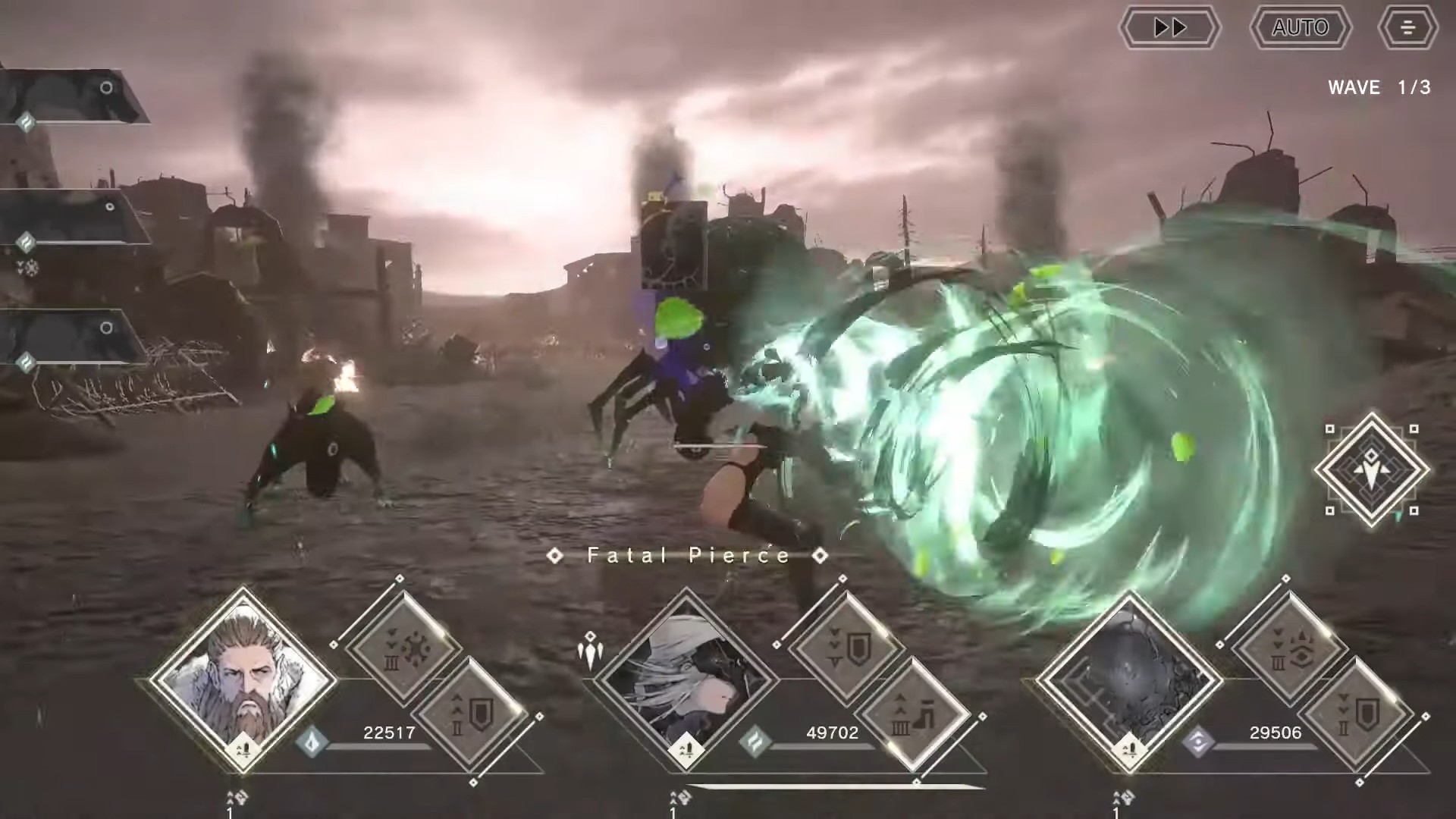Tap the large diamond emblem on the right edge

tap(1371, 470)
